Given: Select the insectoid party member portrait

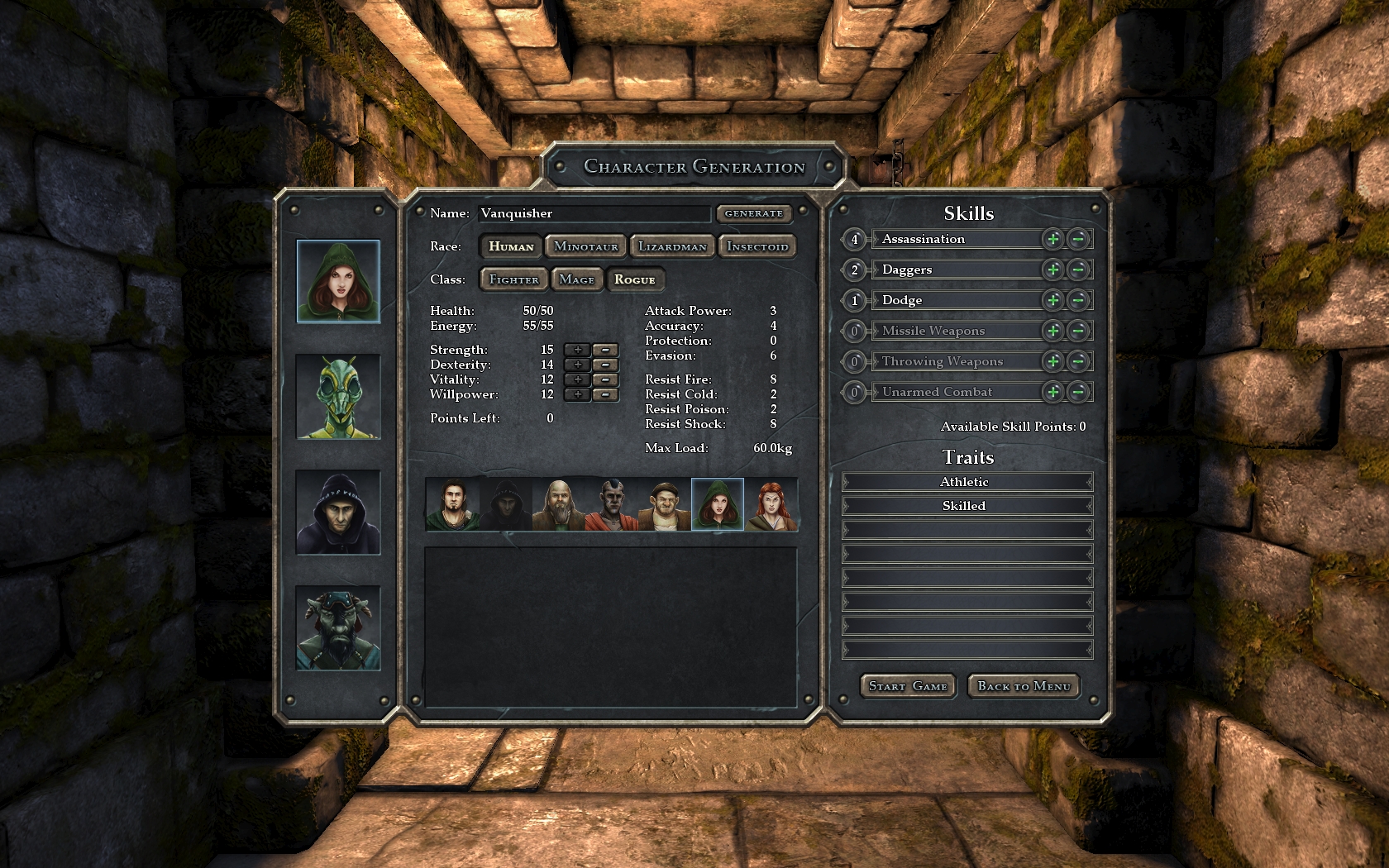Looking at the screenshot, I should [338, 397].
